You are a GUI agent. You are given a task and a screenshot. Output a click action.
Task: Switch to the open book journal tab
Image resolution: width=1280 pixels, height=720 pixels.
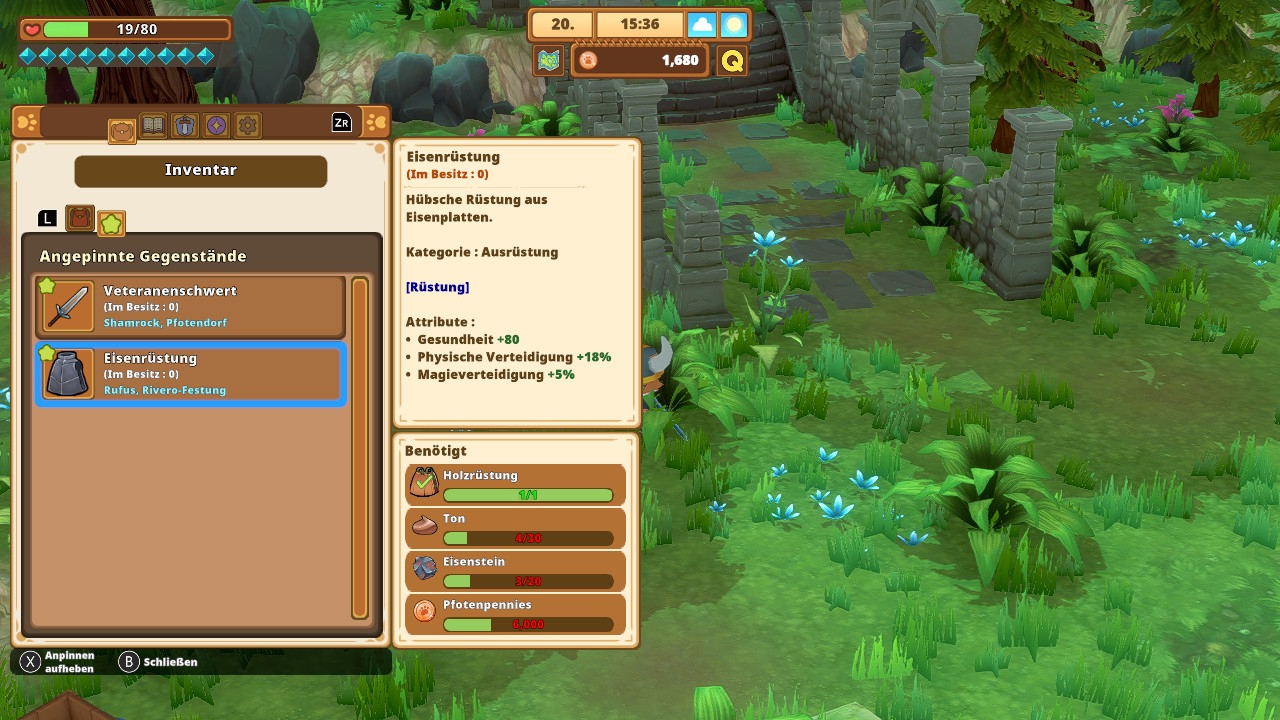pyautogui.click(x=153, y=125)
